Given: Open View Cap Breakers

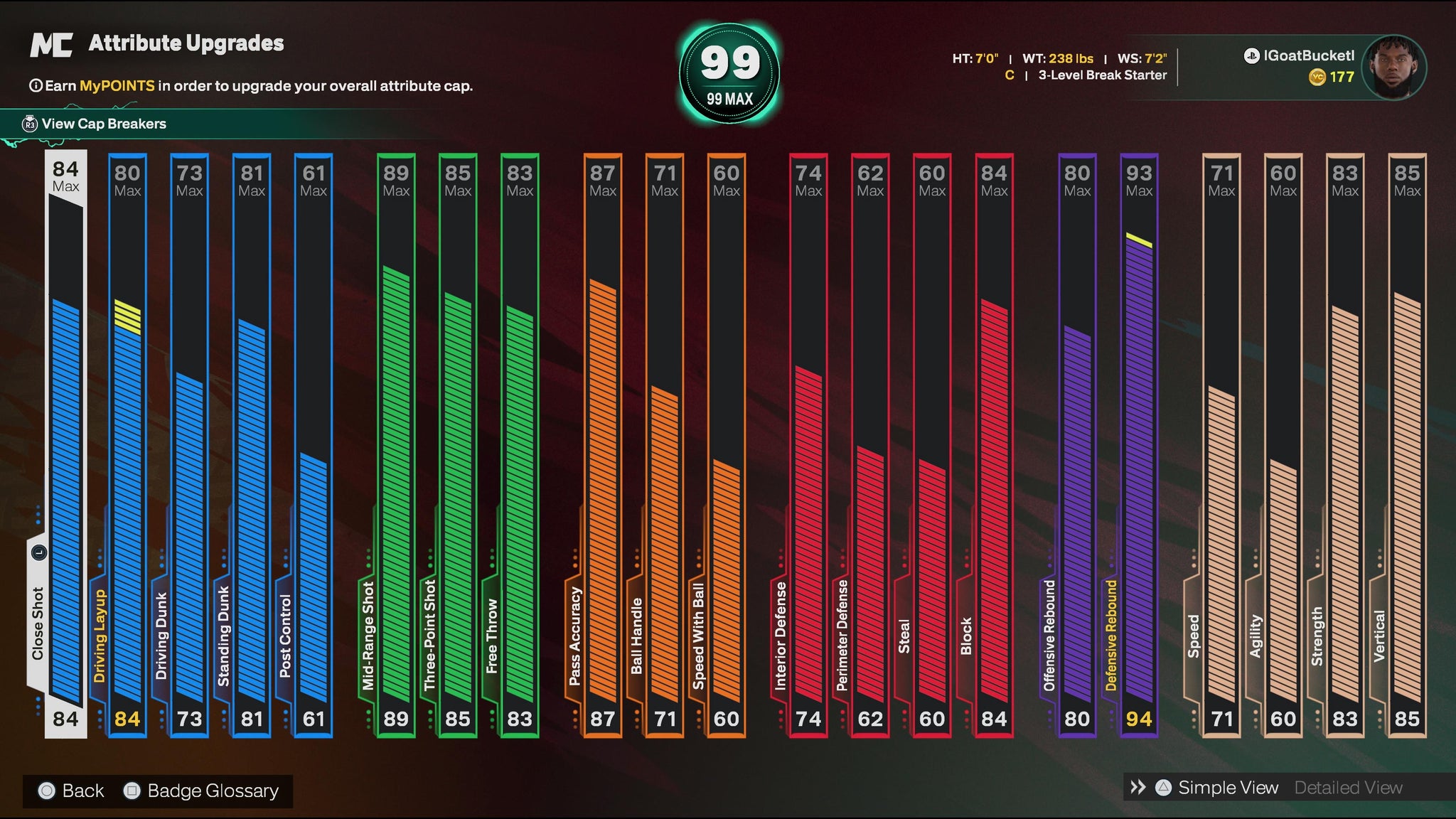Looking at the screenshot, I should tap(104, 124).
